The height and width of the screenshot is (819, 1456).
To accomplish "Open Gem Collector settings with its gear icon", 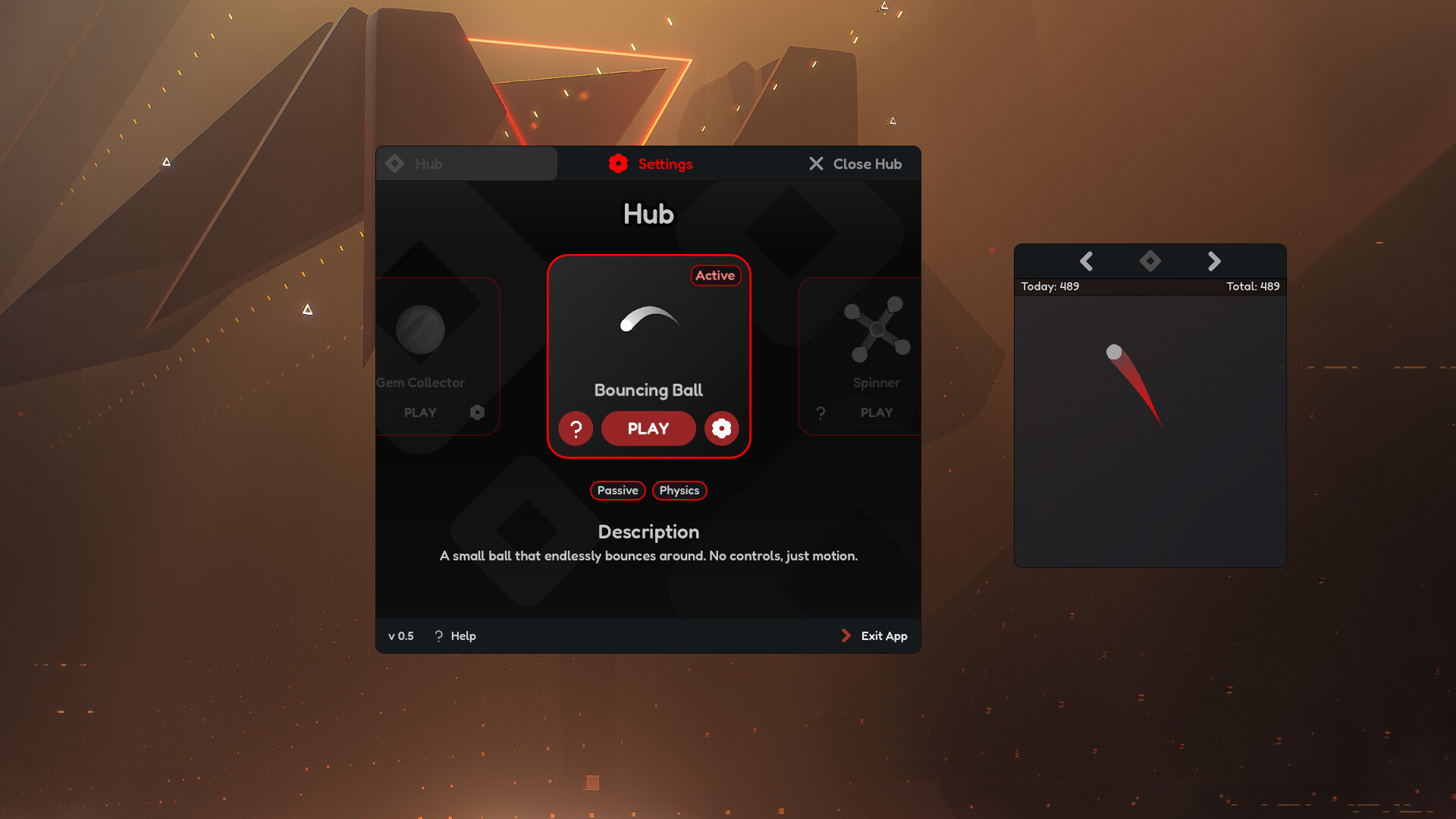I will point(478,412).
